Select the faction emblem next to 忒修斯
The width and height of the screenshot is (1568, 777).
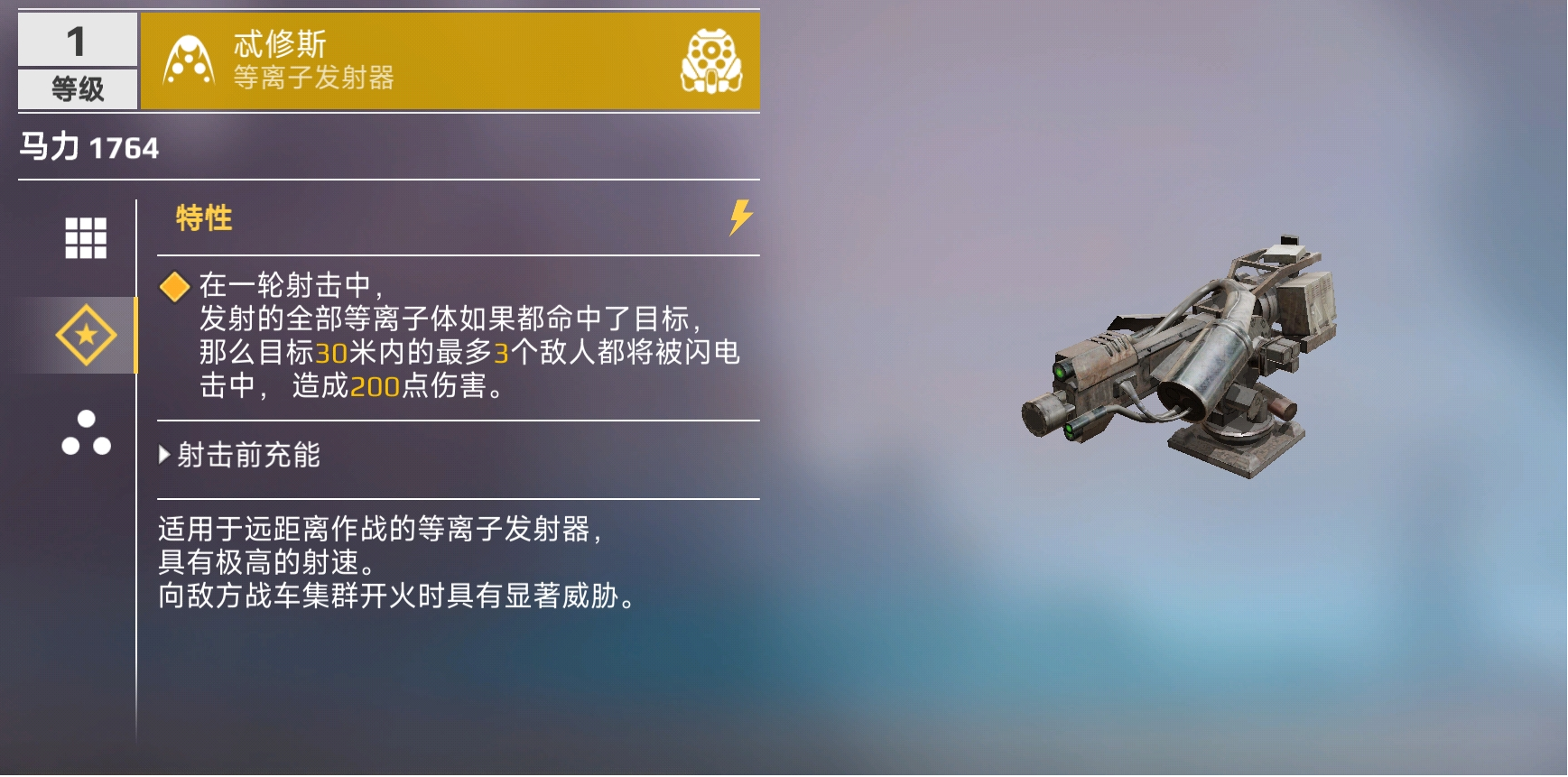coord(187,60)
